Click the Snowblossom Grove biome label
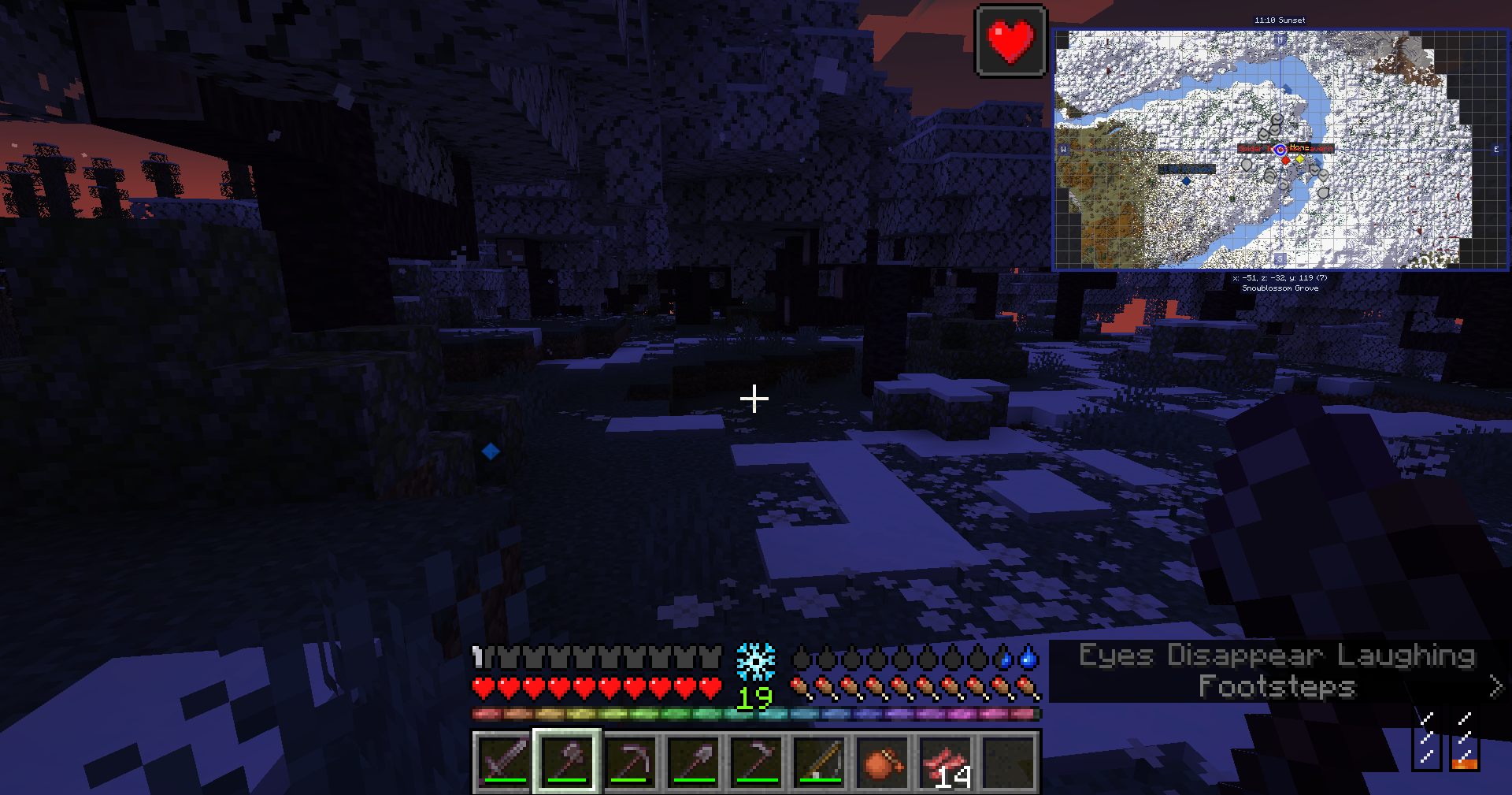This screenshot has height=795, width=1512. (x=1280, y=288)
